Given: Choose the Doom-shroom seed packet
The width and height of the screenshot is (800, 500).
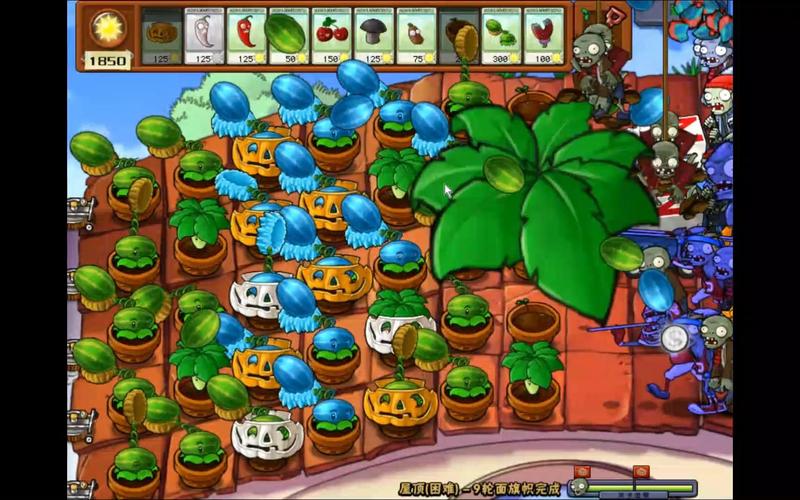Looking at the screenshot, I should (374, 38).
